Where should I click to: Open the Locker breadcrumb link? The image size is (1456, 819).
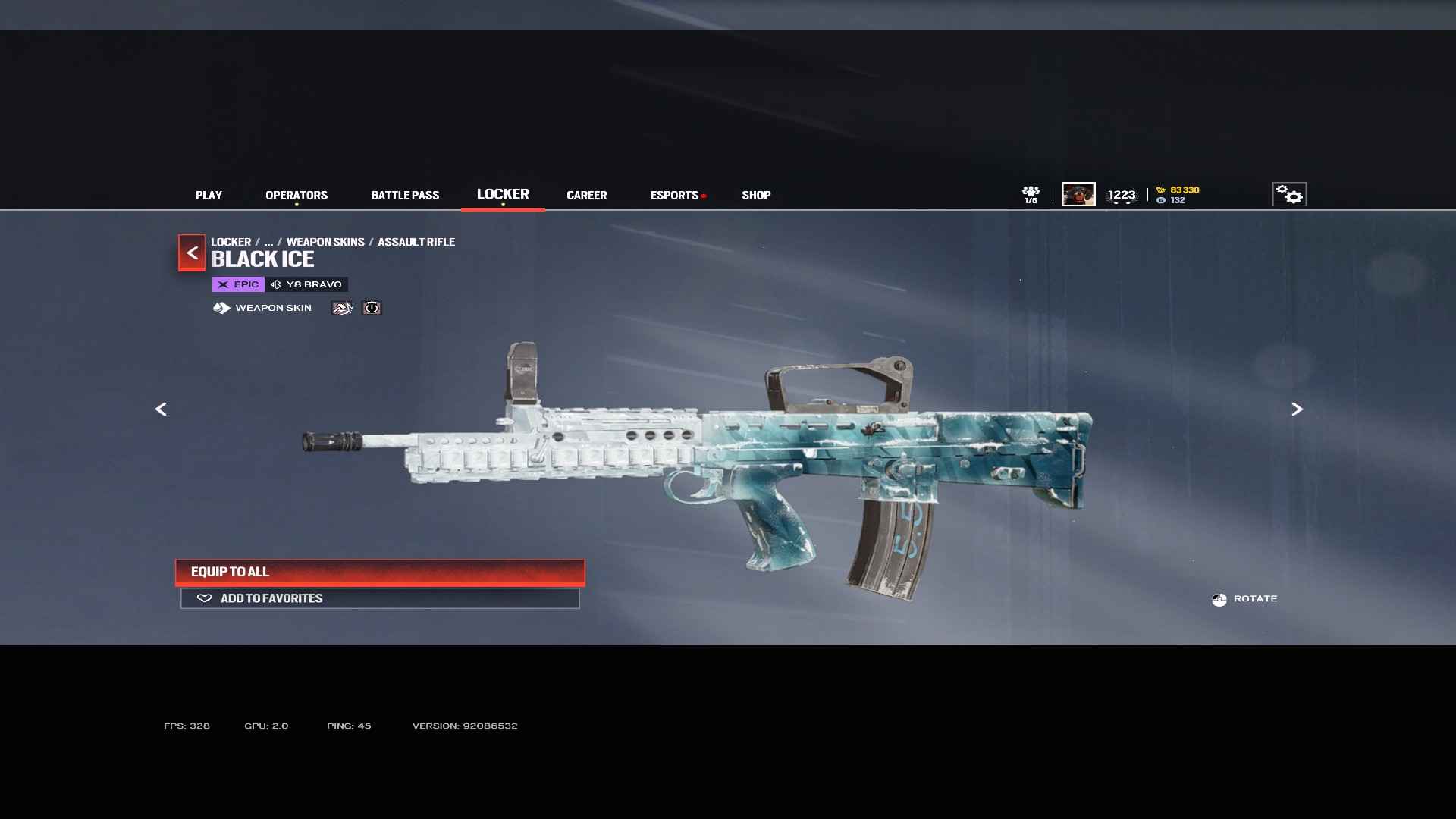(x=231, y=242)
